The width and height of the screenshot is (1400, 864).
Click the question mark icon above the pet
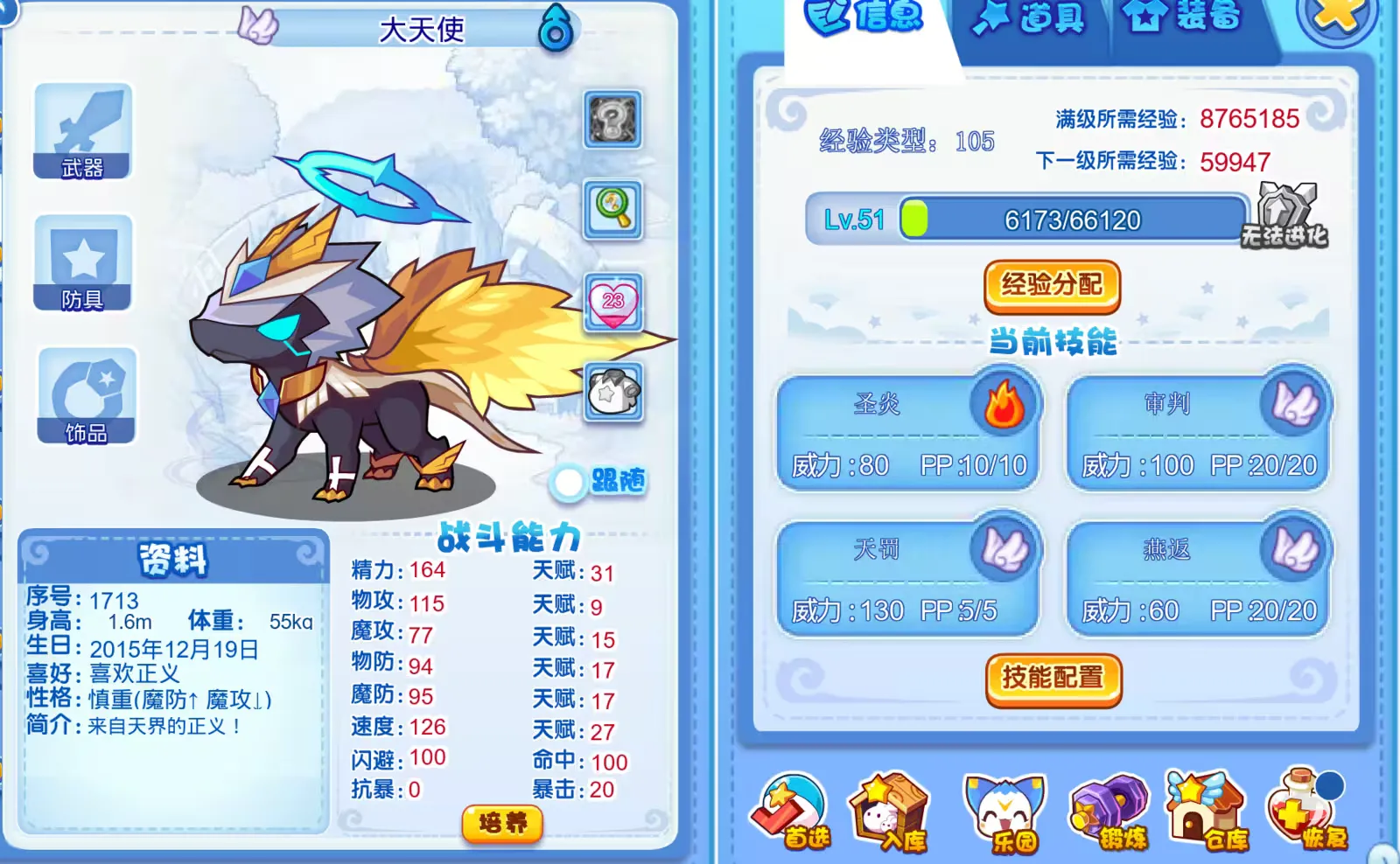point(613,121)
